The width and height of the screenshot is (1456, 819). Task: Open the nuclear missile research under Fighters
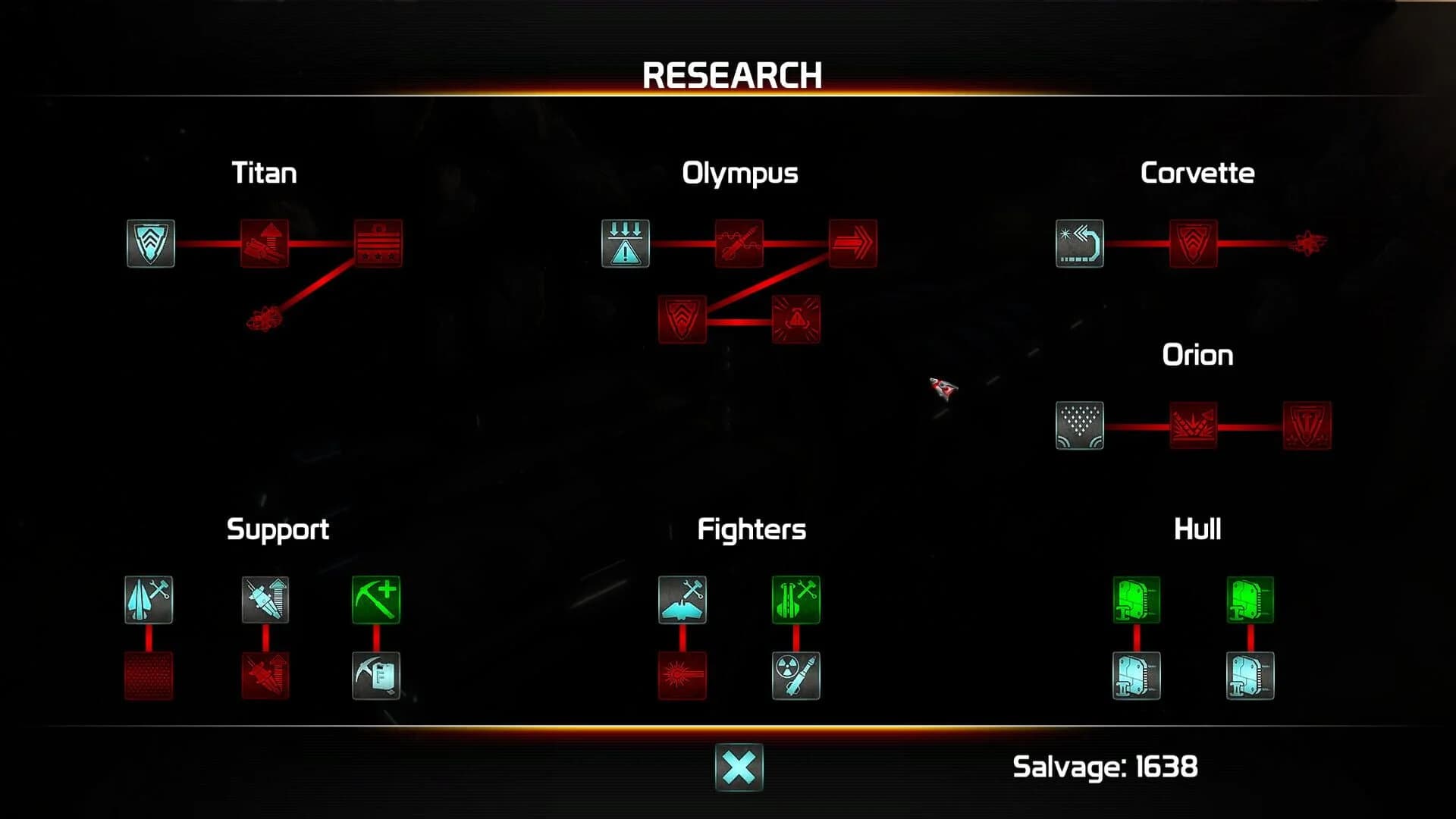point(795,676)
